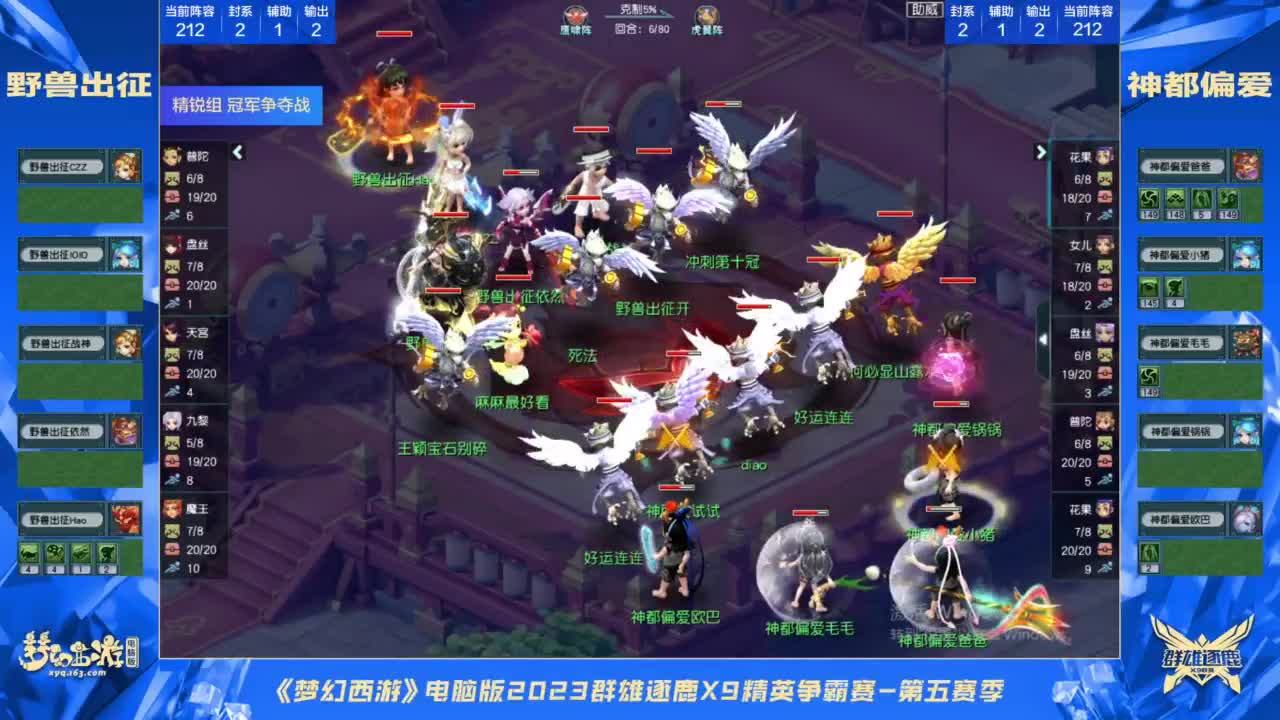Image resolution: width=1280 pixels, height=720 pixels.
Task: Click 神都偏爱小猪's character portrait
Action: [1245, 255]
